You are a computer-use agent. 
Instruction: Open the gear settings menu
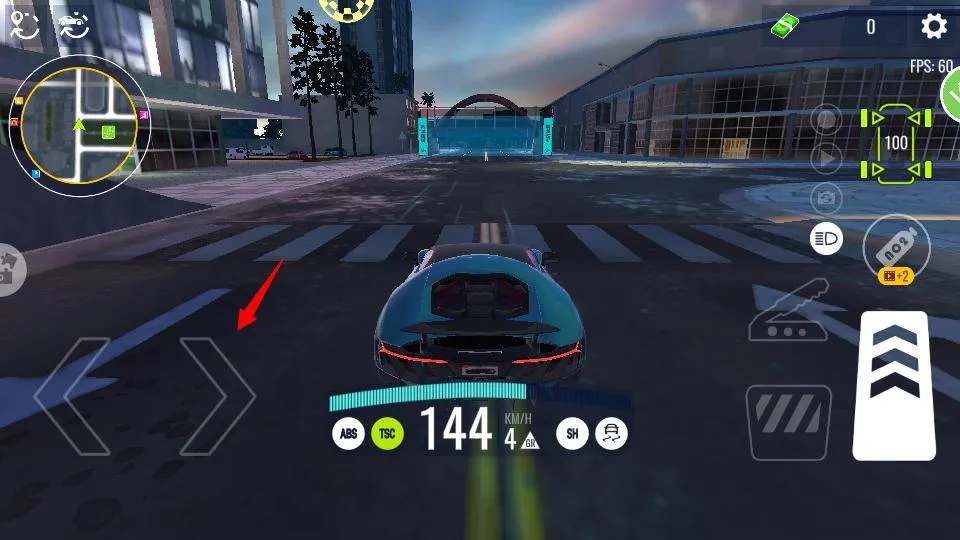[934, 26]
